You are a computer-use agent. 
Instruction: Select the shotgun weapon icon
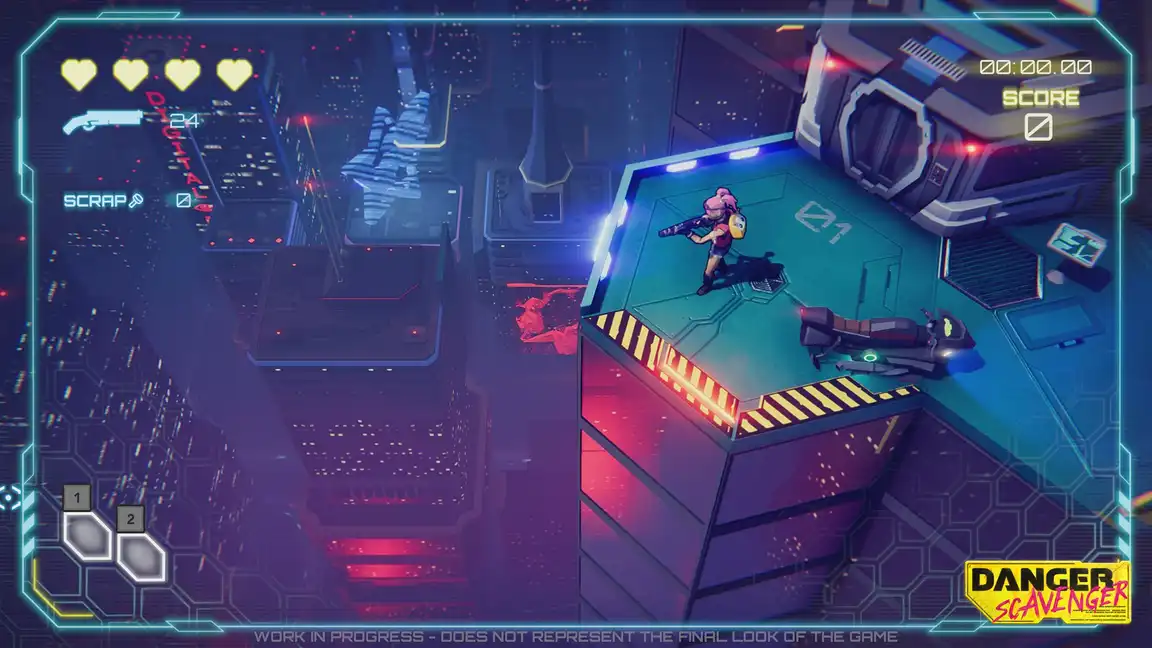pos(103,121)
